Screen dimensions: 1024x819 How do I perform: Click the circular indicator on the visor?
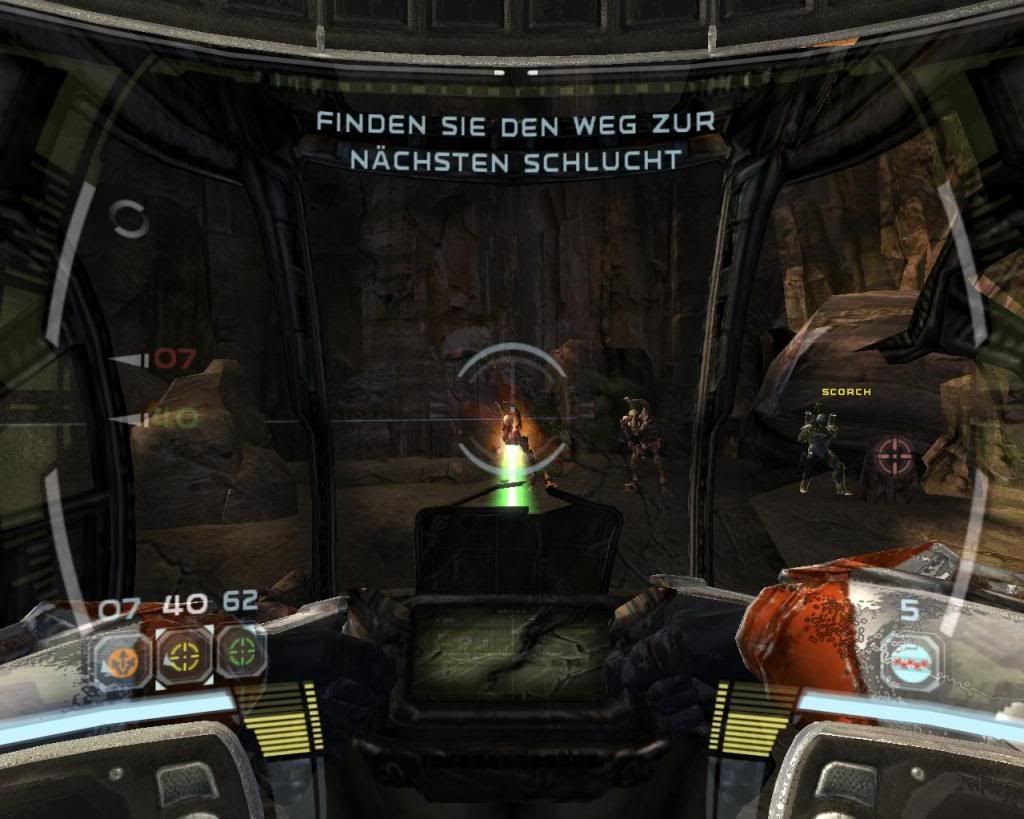coord(129,219)
